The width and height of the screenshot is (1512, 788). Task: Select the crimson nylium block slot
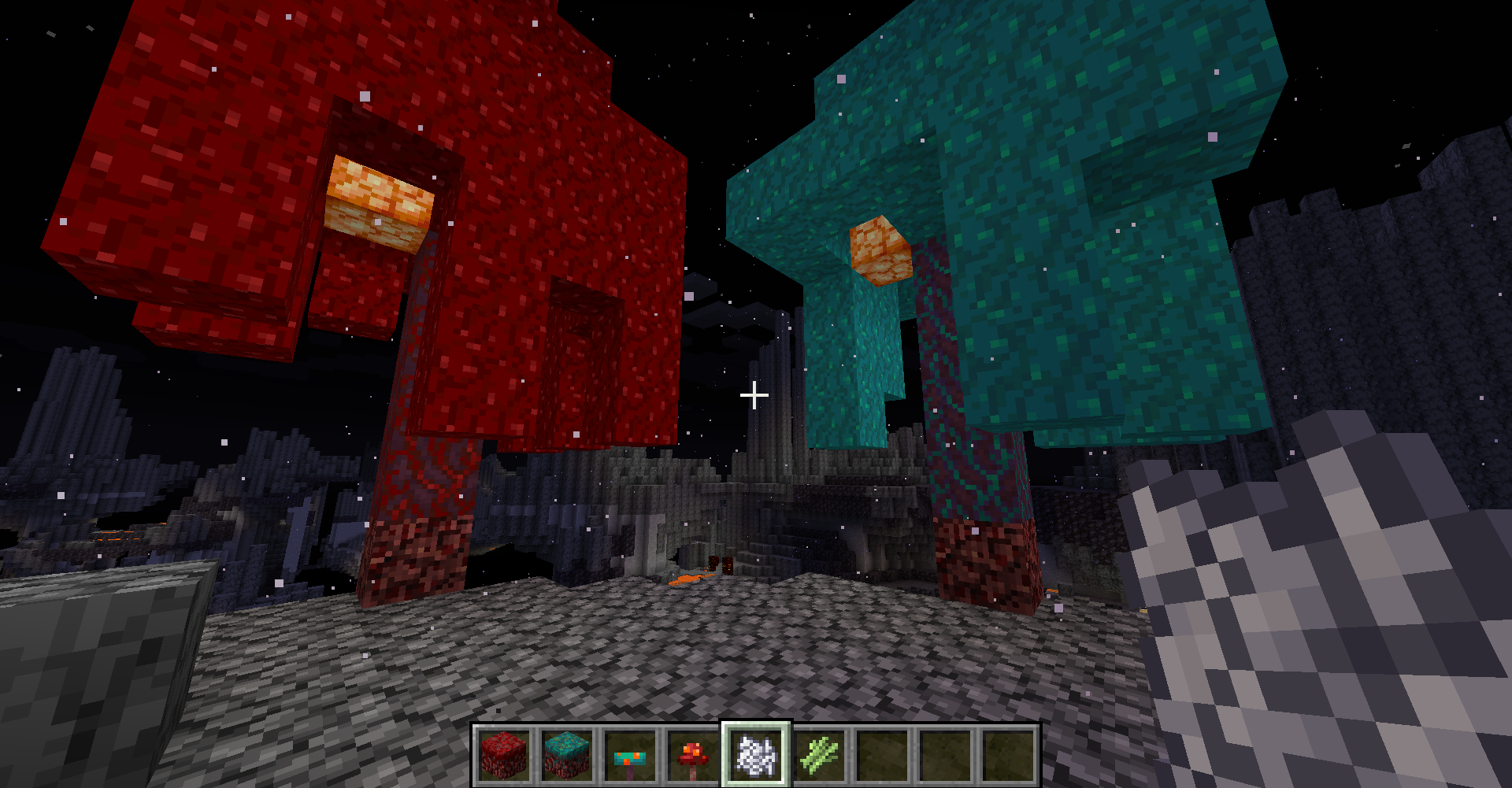coord(504,755)
